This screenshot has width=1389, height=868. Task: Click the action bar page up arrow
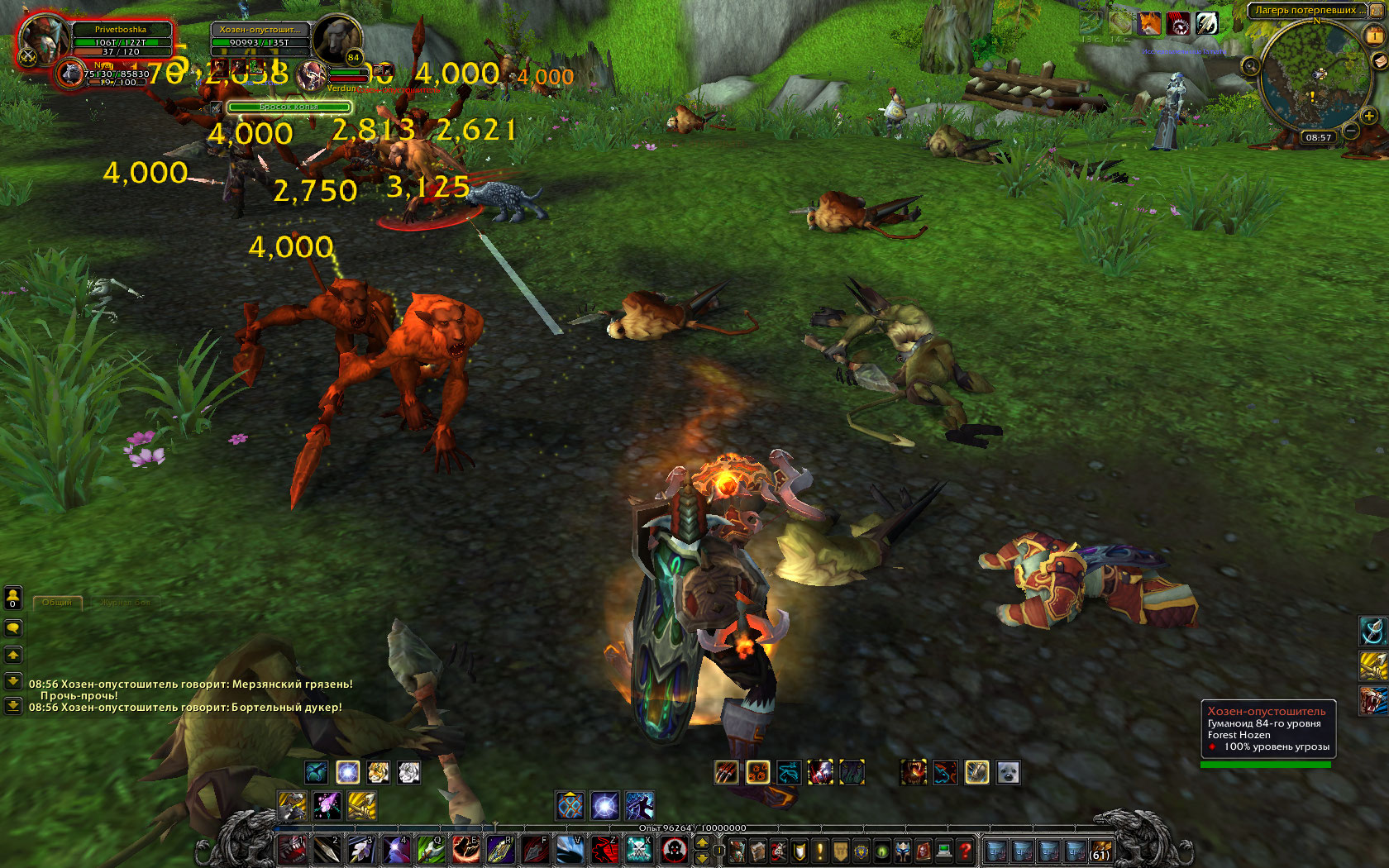coord(702,843)
